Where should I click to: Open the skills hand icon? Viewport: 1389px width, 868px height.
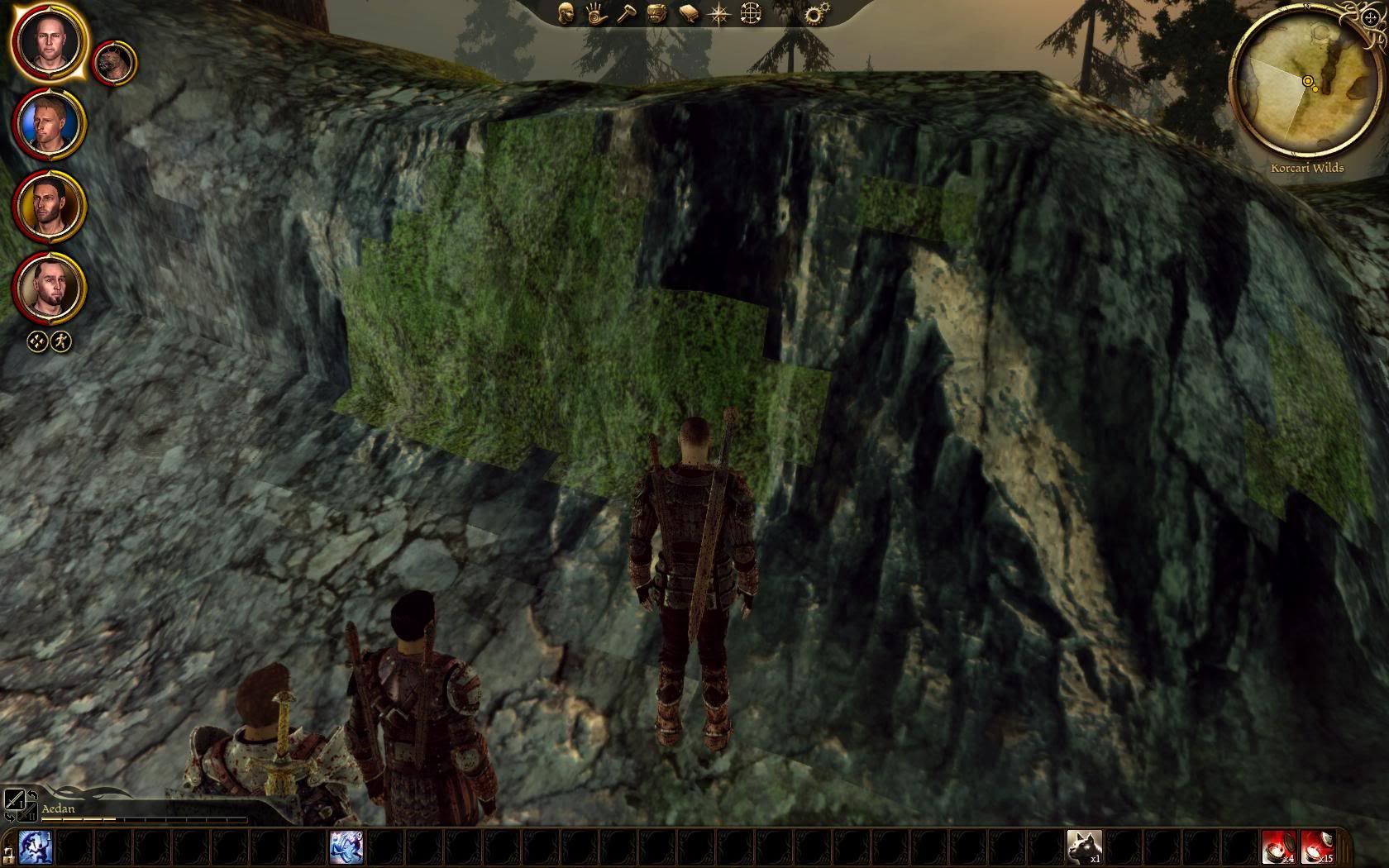596,13
